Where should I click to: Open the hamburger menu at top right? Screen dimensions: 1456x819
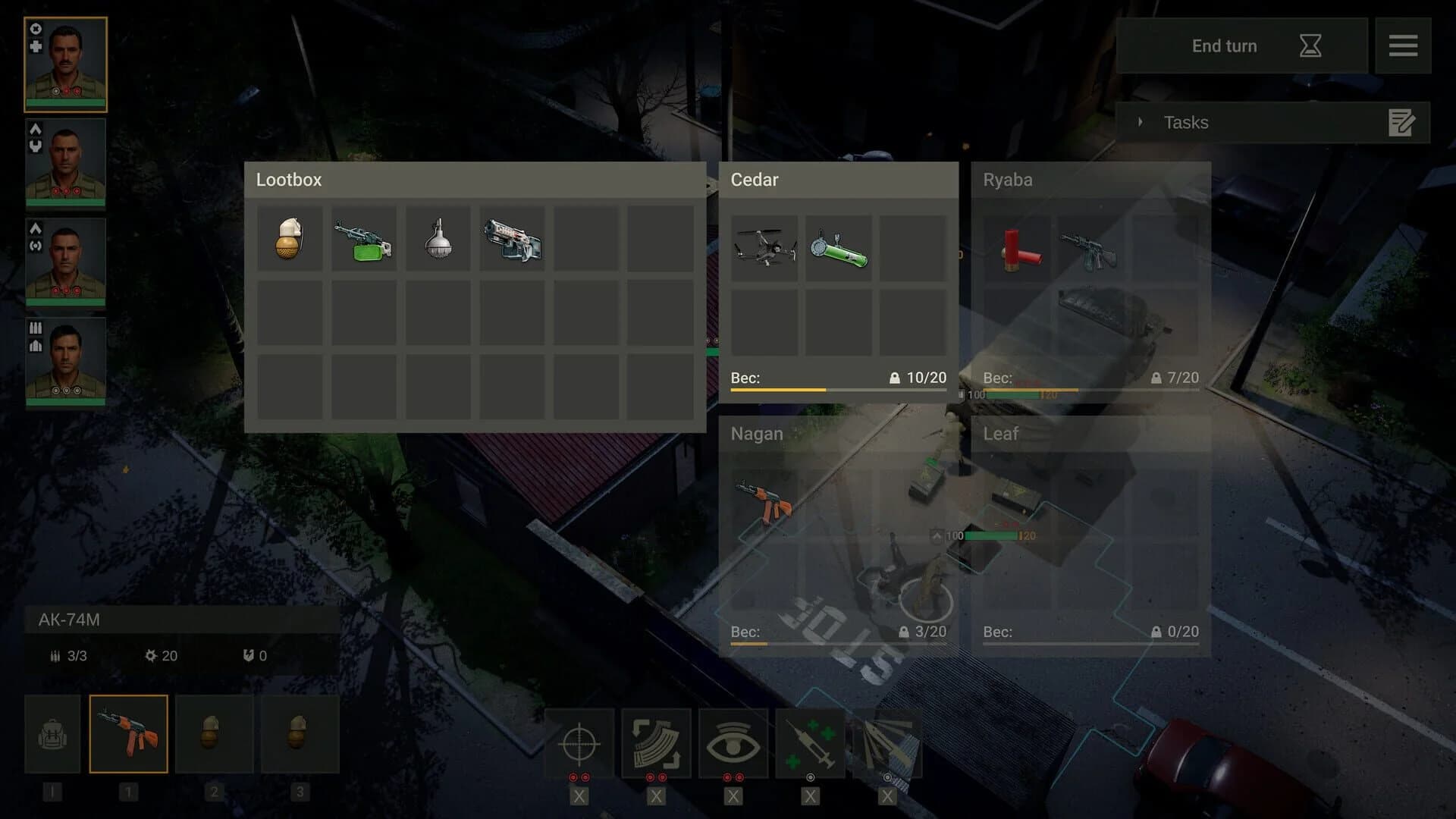[1404, 45]
